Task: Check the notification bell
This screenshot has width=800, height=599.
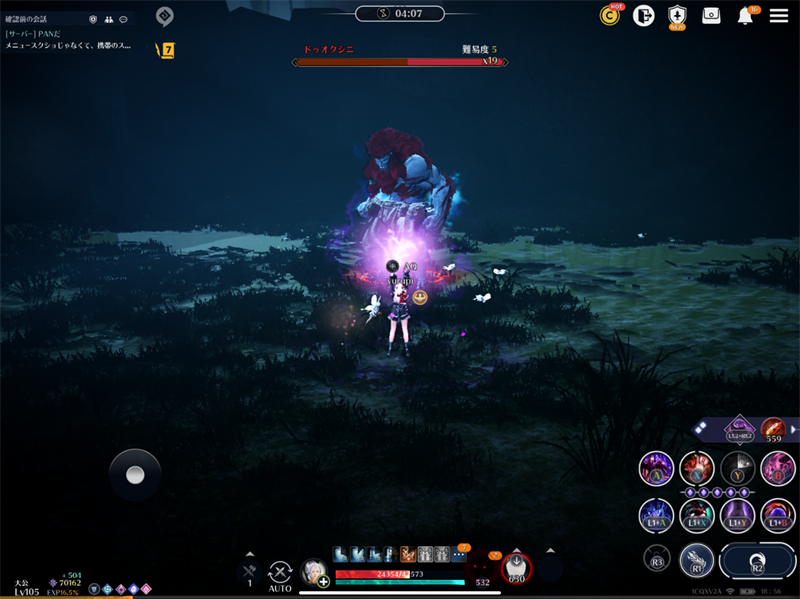Action: (745, 16)
